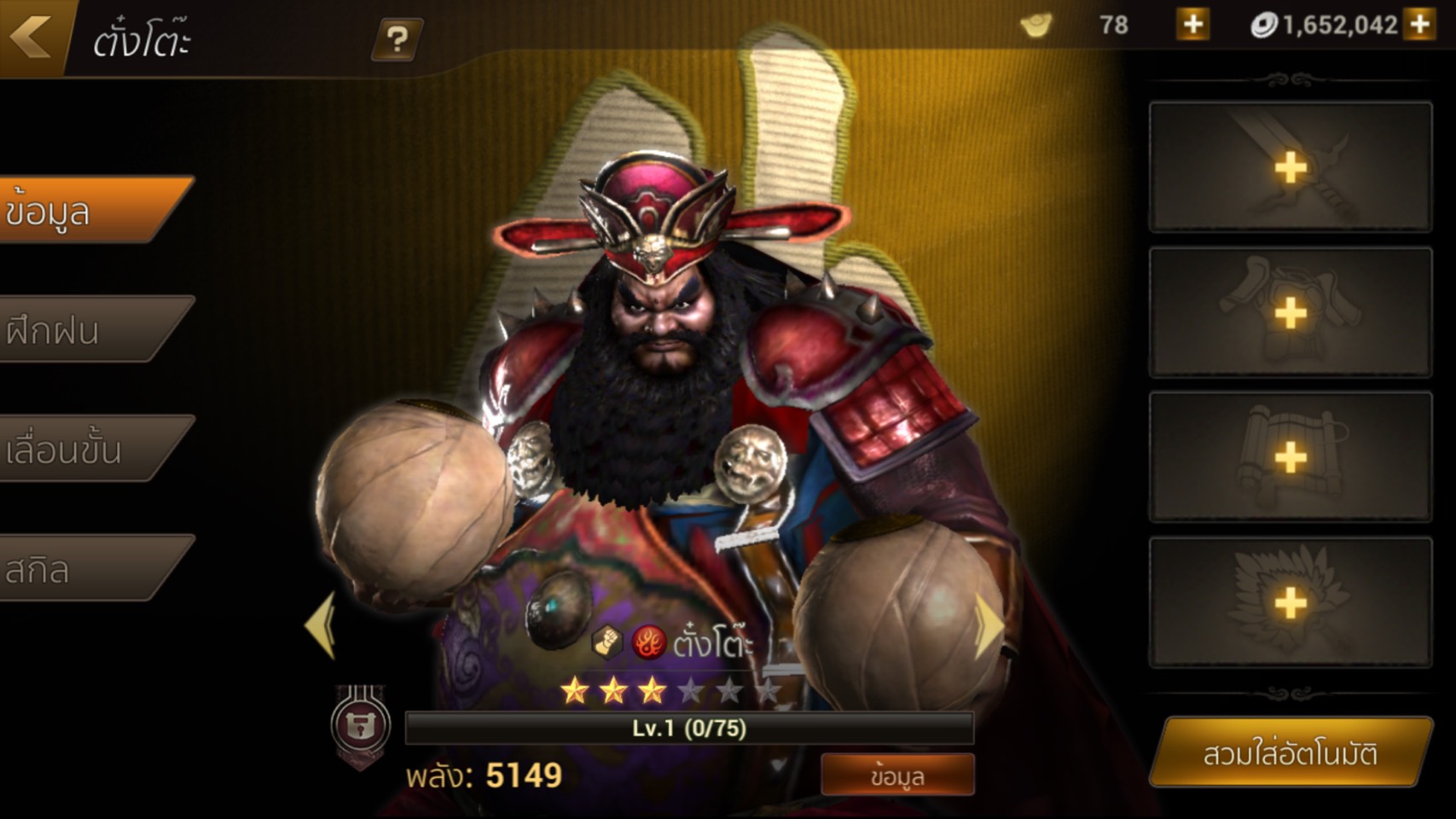
Task: Open the question mark help
Action: (x=397, y=39)
